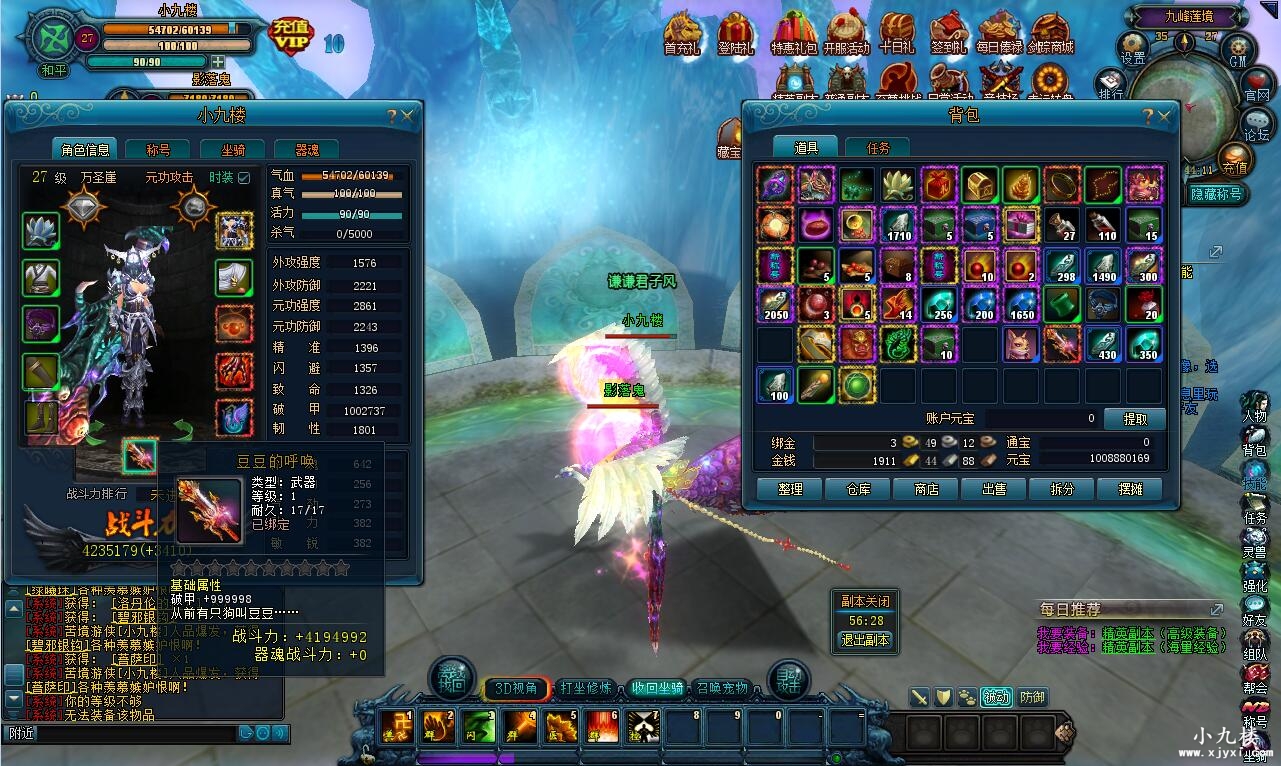Close the 背包 backpack window
The image size is (1281, 766).
point(1164,117)
